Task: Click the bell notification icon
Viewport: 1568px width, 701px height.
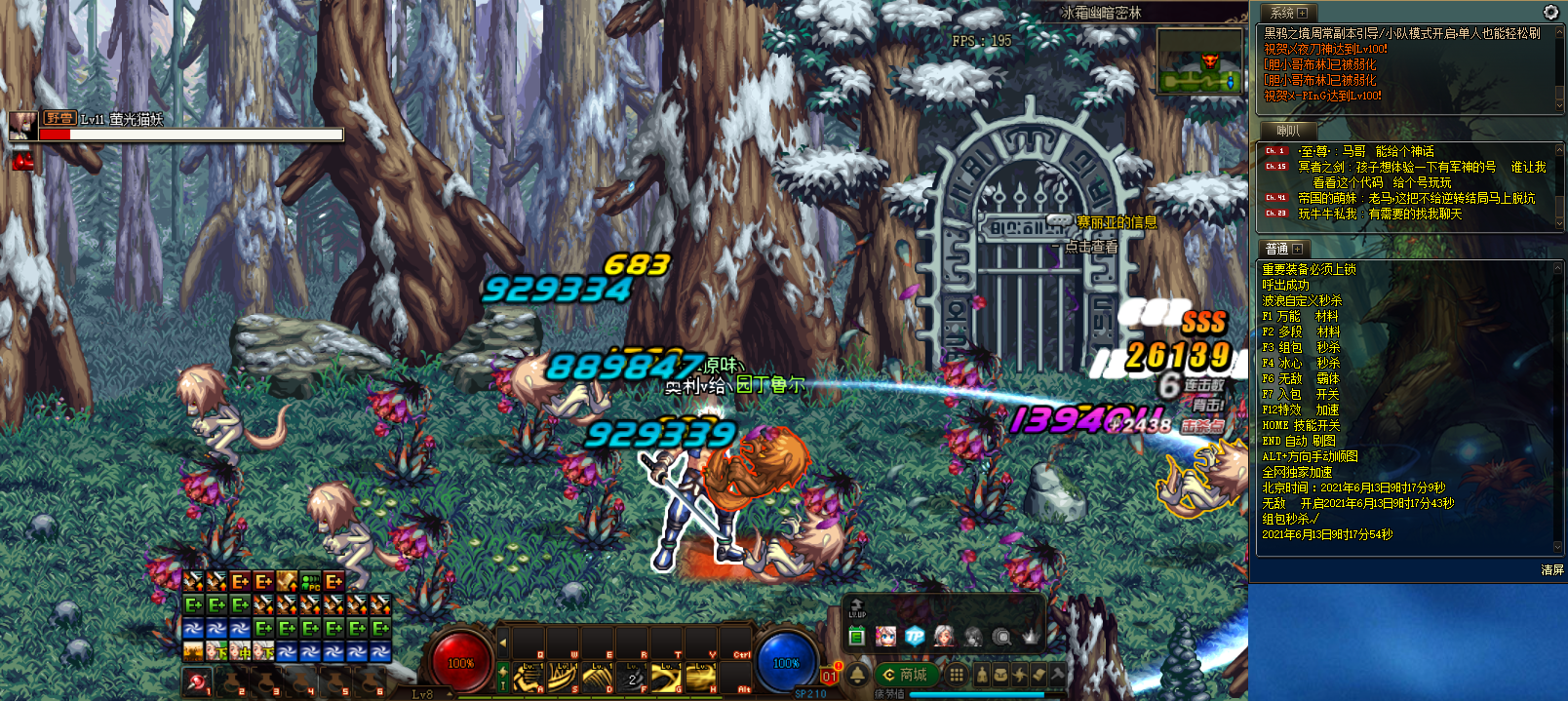Action: tap(858, 674)
